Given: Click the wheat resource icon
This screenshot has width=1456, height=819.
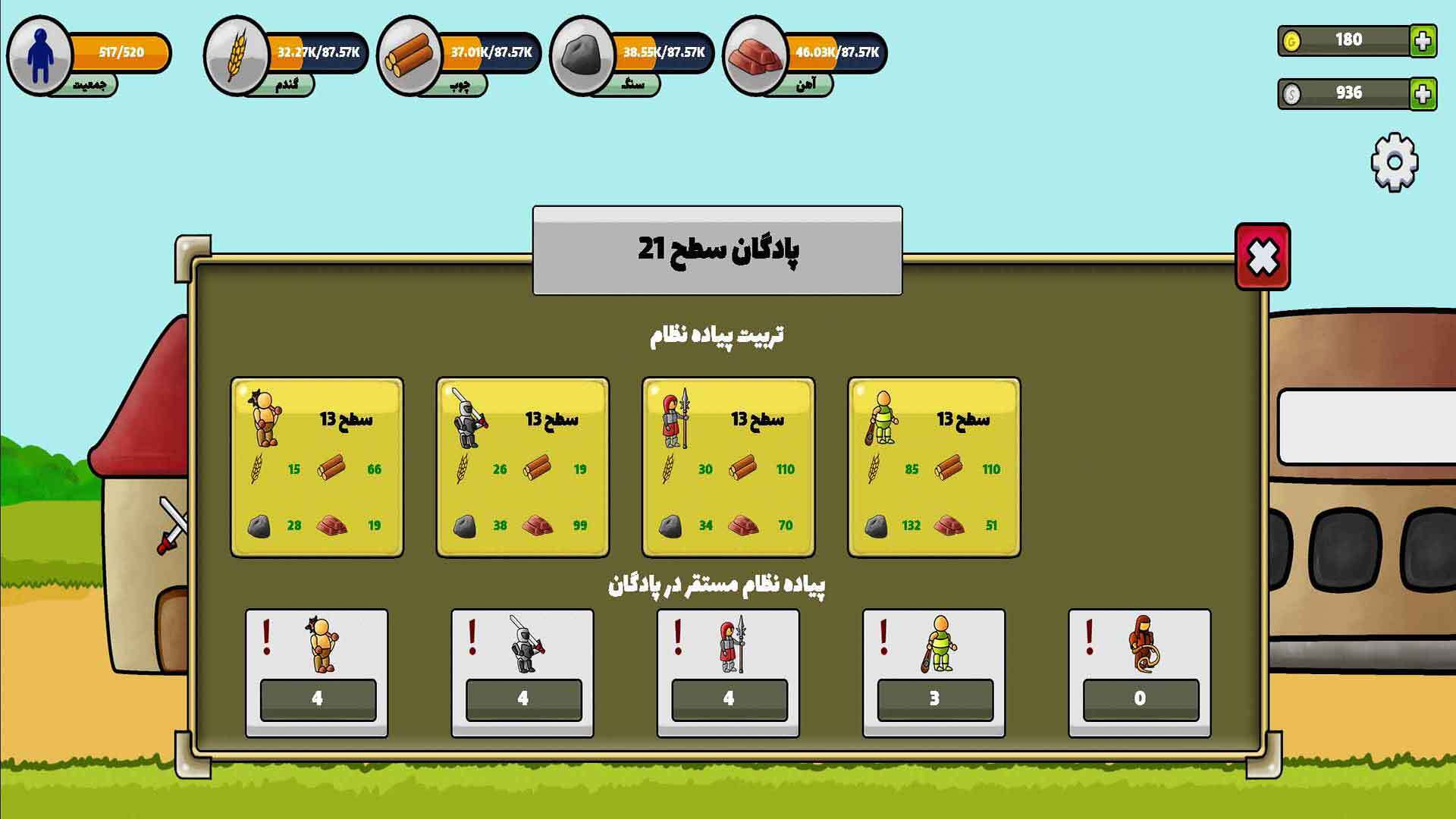Looking at the screenshot, I should coord(236,55).
